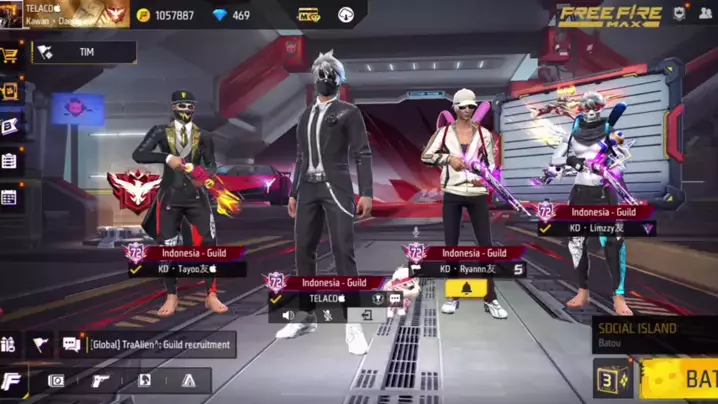Select the KD Limzzy player nameplate

(596, 228)
